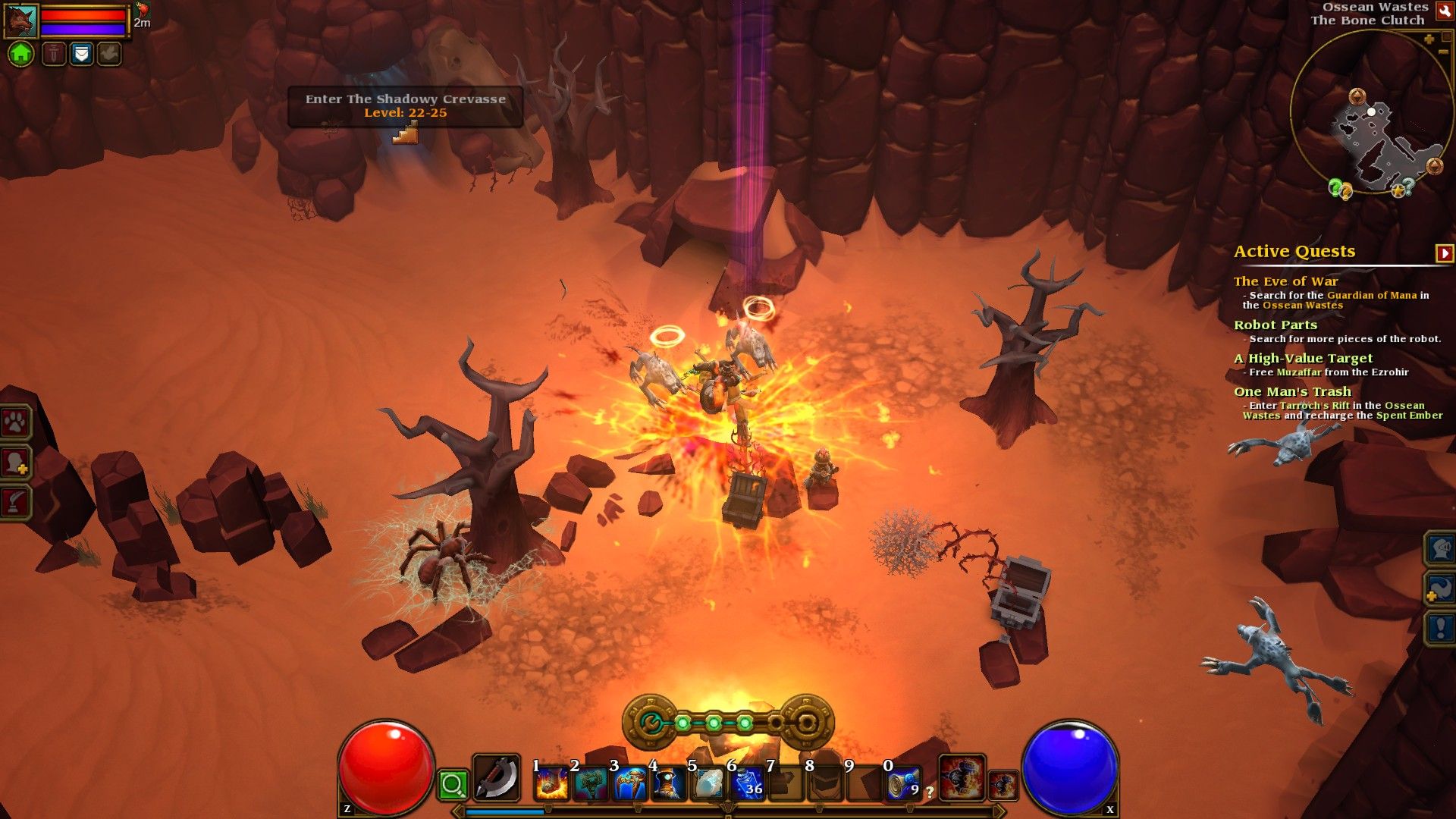Collapse the Active Quests panel arrow

(x=1444, y=253)
